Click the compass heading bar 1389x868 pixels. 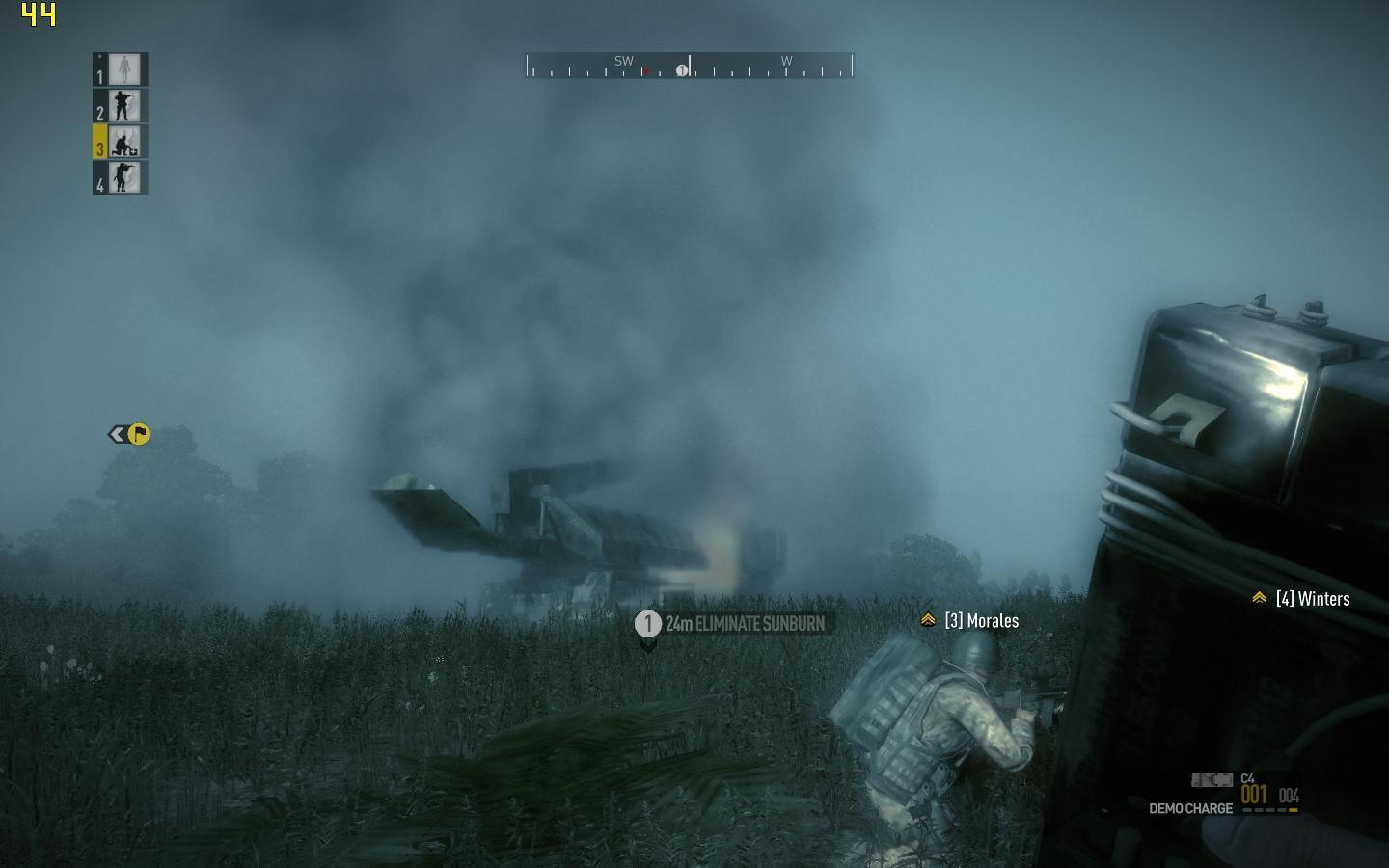pos(690,66)
